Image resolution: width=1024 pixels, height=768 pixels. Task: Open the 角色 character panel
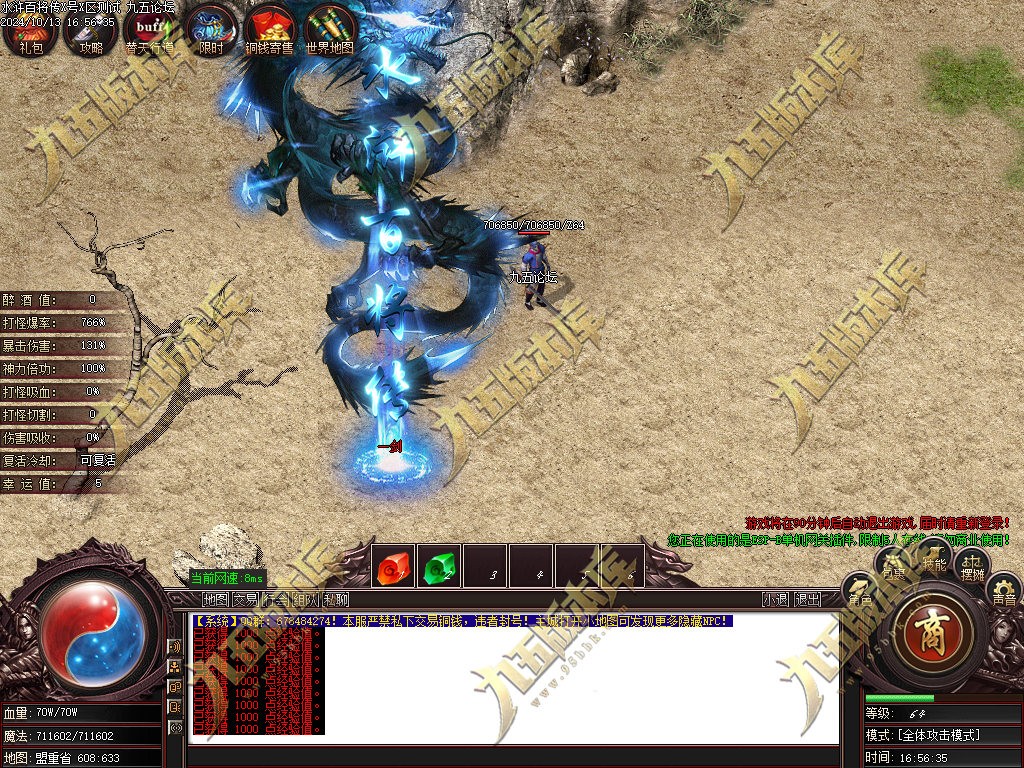point(858,592)
